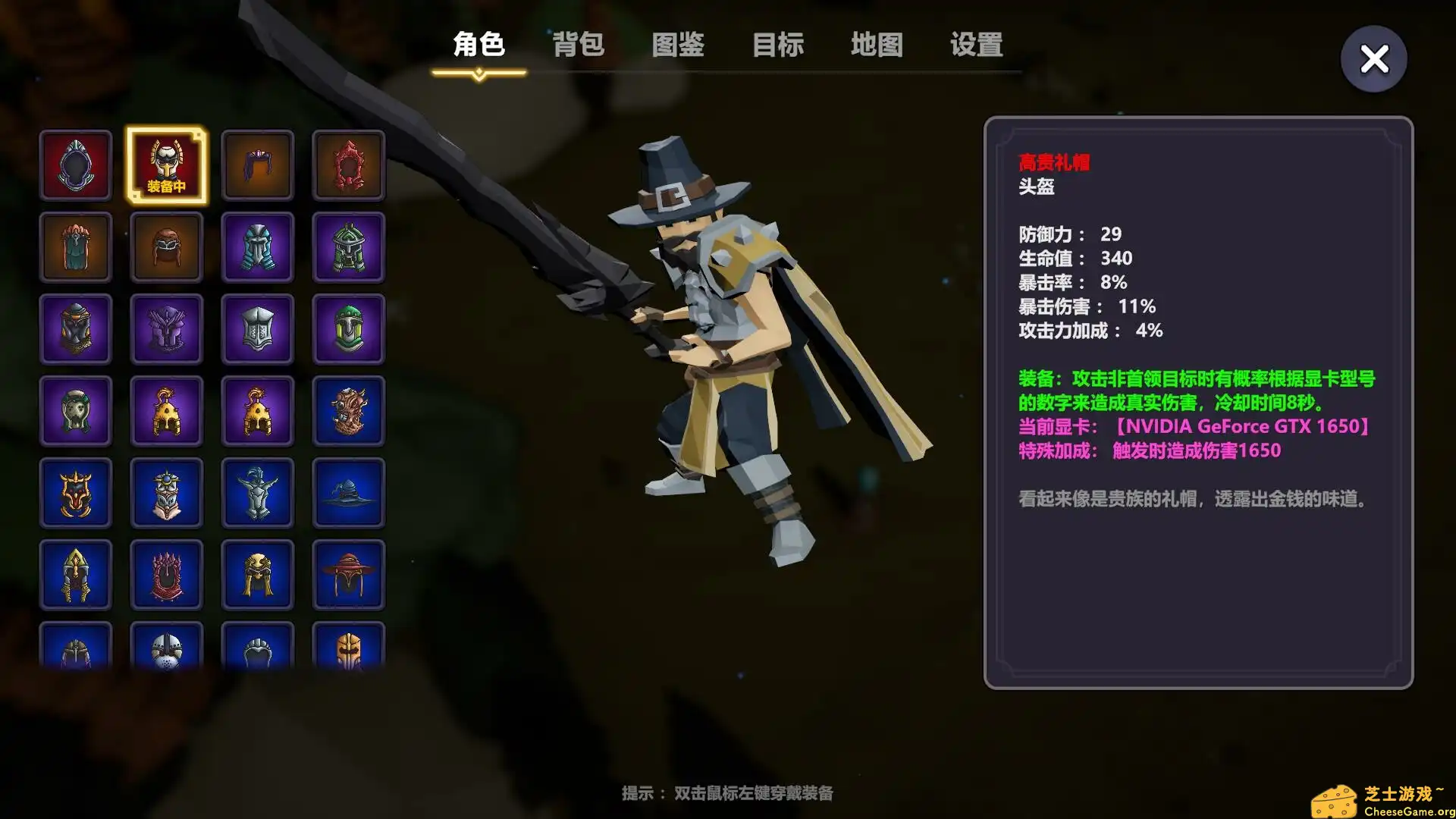
Task: Close the character panel with the X button
Action: coord(1373,58)
